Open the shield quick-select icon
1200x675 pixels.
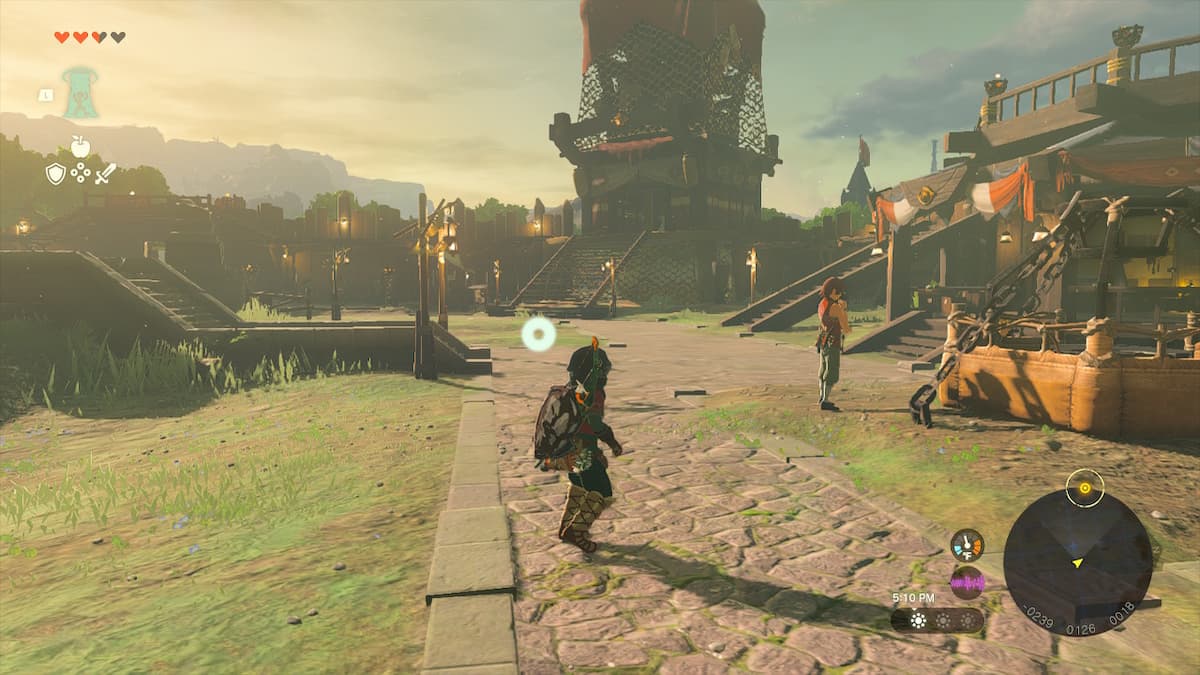tap(55, 173)
